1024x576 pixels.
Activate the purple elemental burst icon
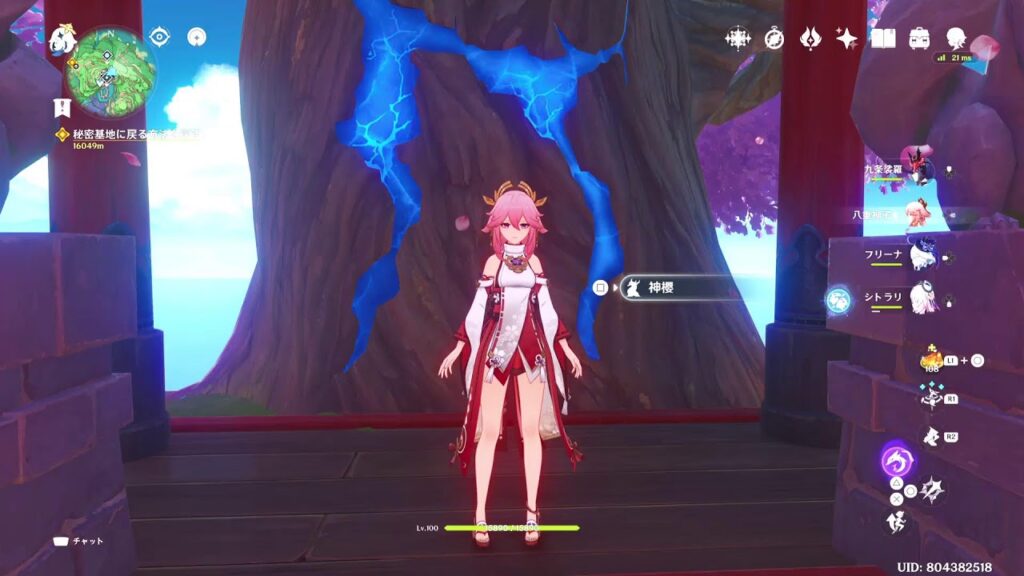(895, 462)
